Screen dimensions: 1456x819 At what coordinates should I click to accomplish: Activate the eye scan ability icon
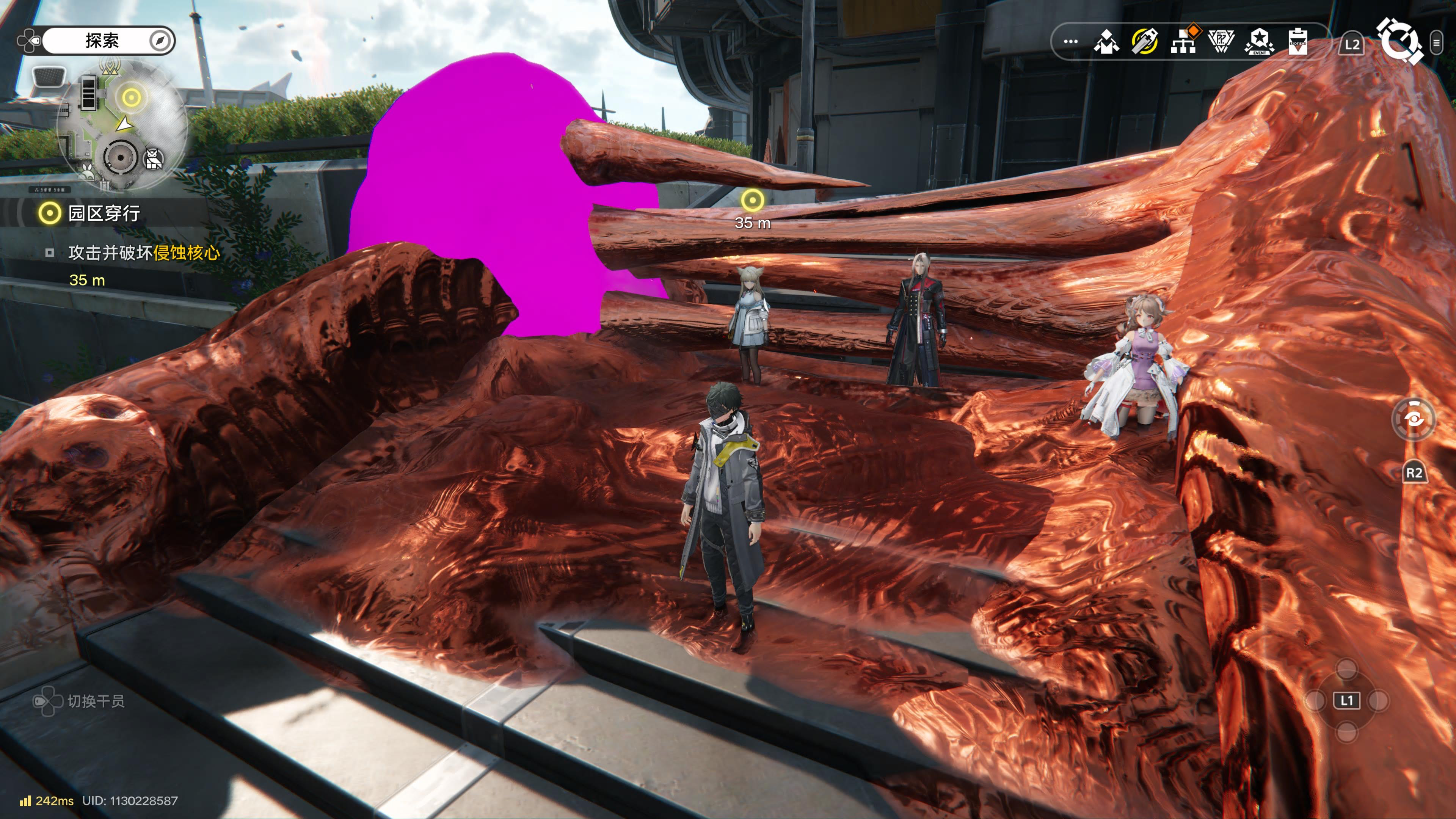pyautogui.click(x=1413, y=419)
